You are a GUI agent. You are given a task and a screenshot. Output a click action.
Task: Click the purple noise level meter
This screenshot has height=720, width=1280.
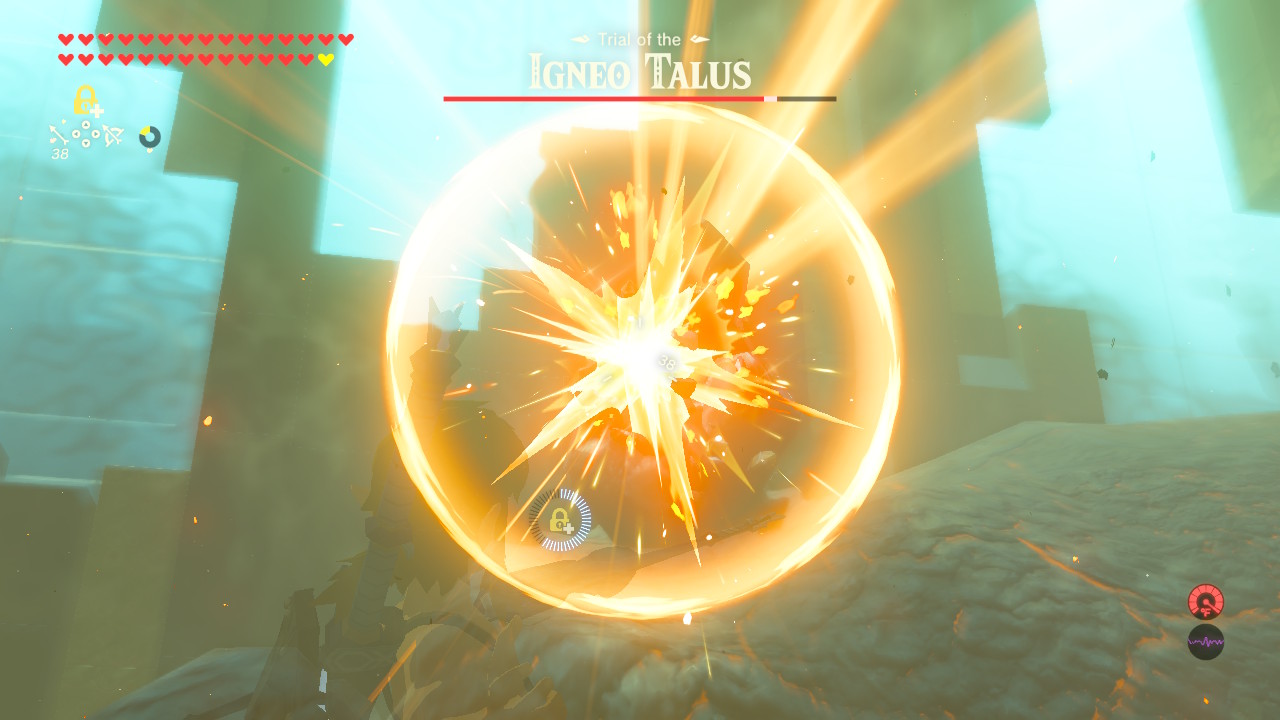point(1207,641)
